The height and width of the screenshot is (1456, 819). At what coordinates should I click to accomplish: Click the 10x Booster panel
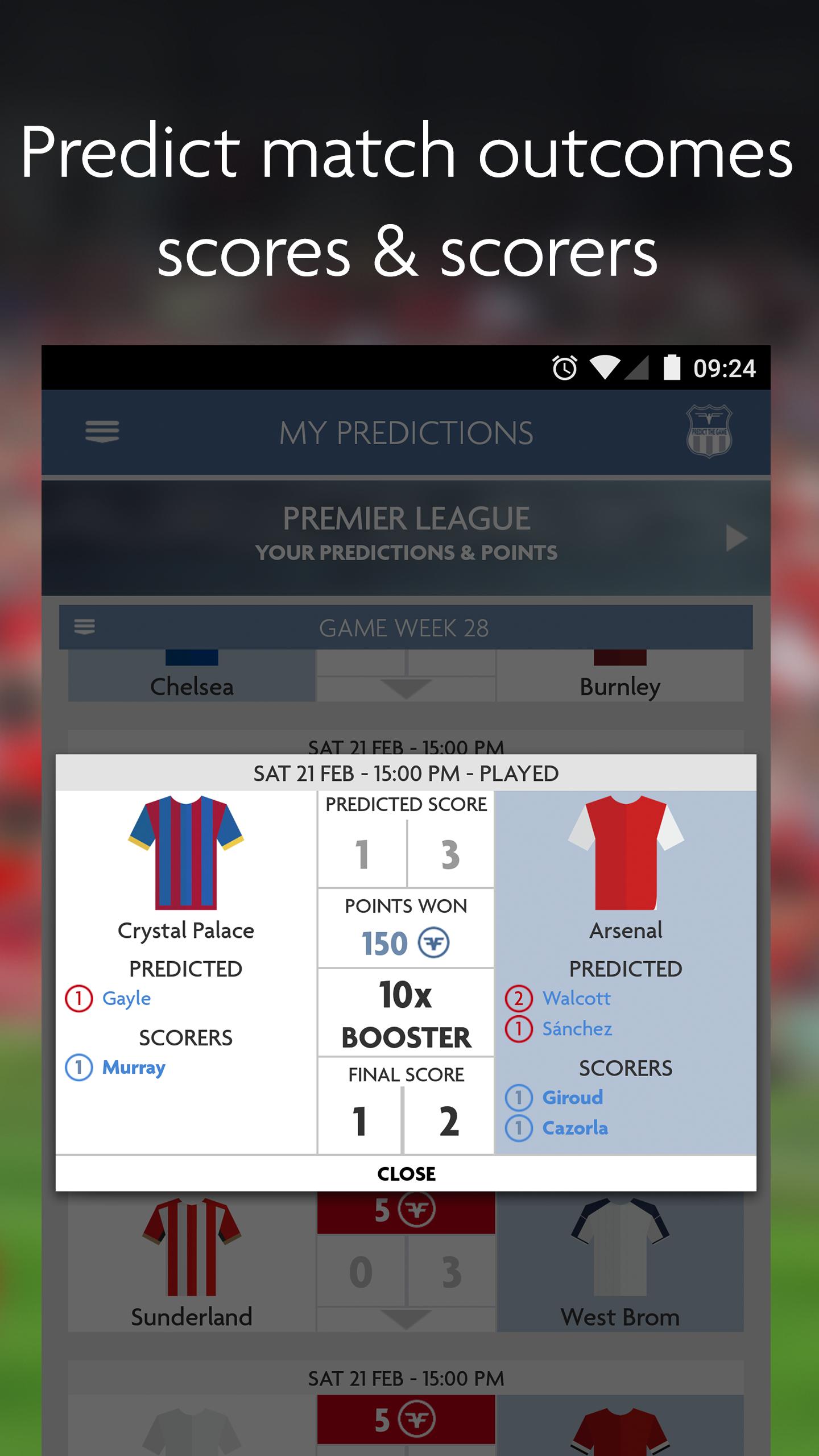[406, 1019]
